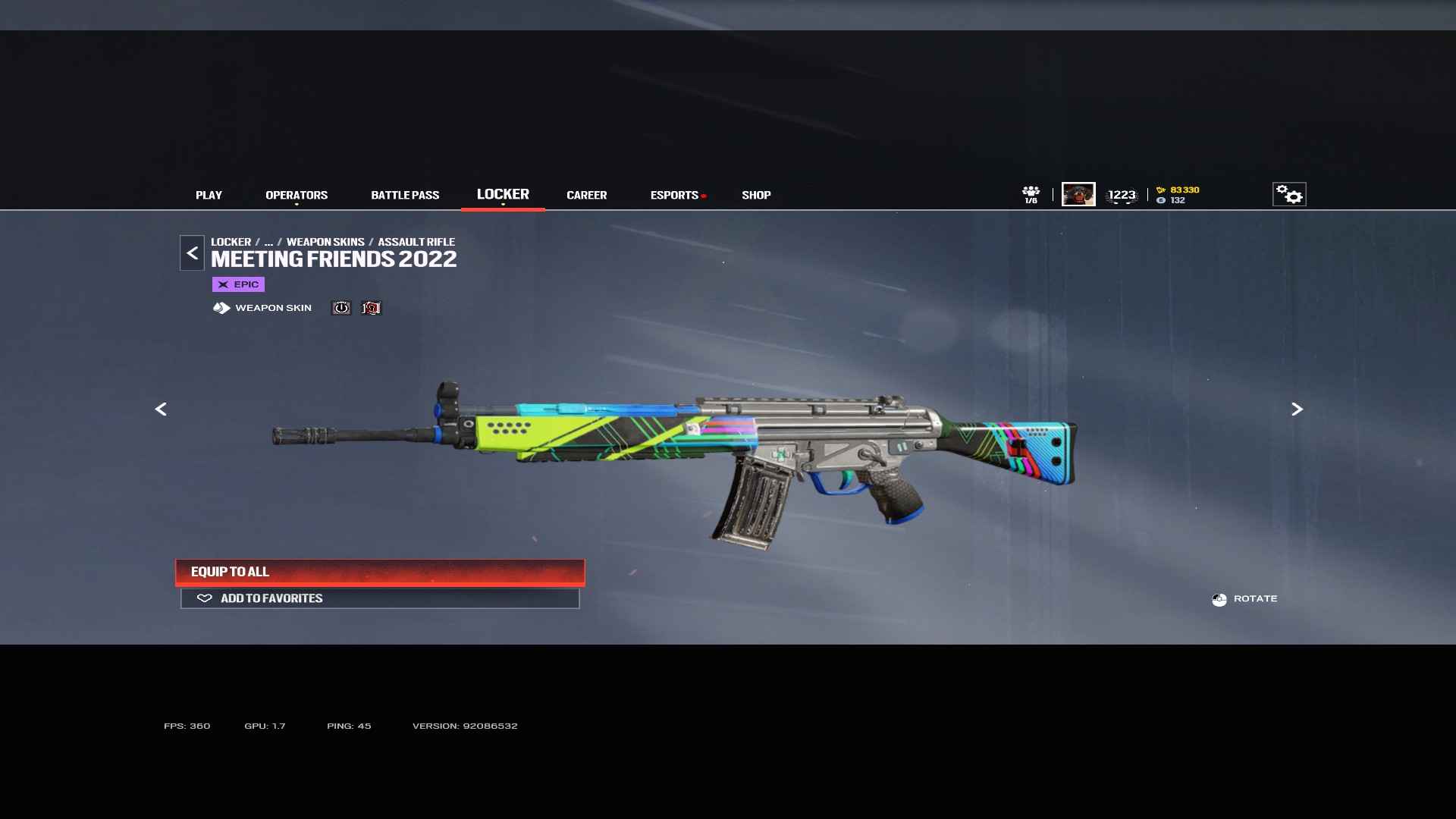The image size is (1456, 819).
Task: Open the Play tab
Action: click(x=209, y=195)
